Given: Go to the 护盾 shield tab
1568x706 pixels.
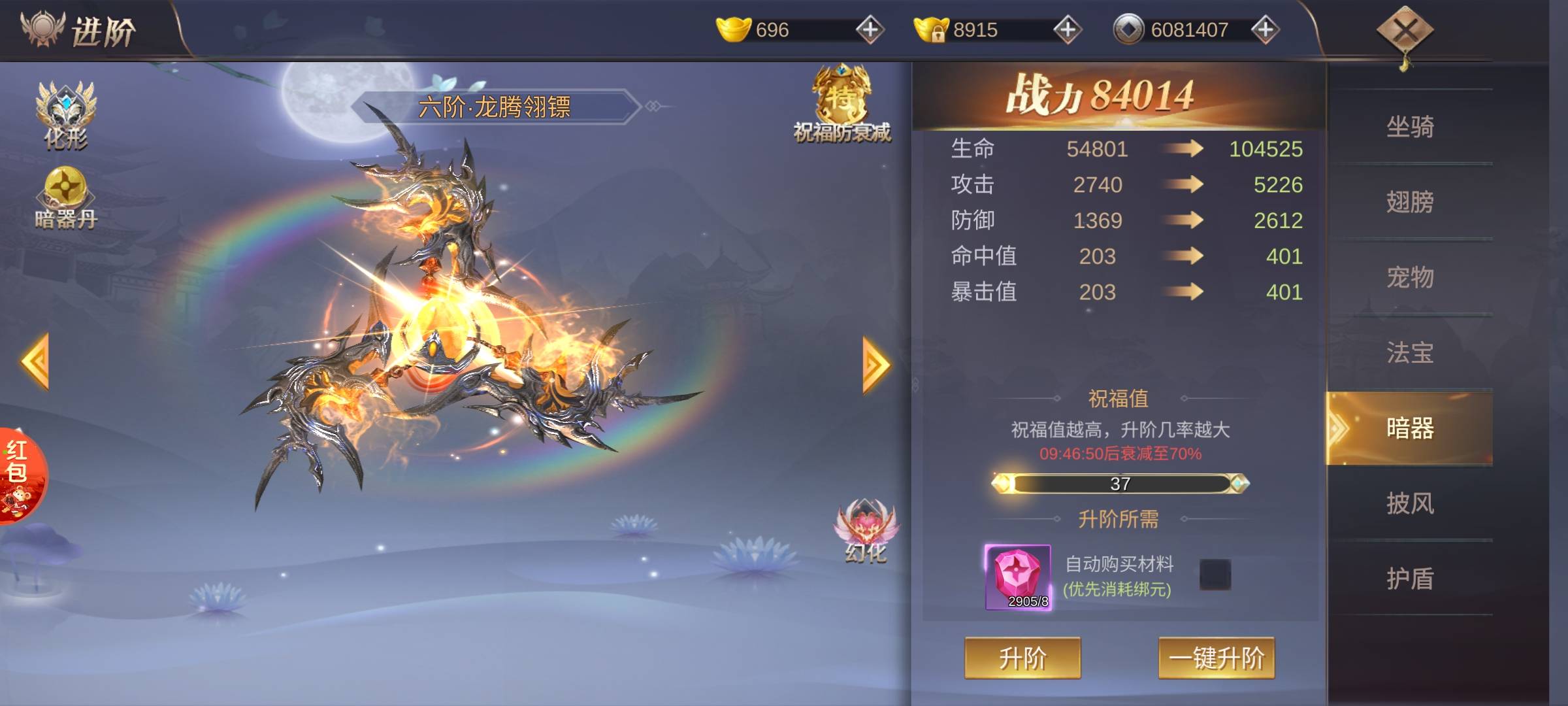Looking at the screenshot, I should tap(1410, 579).
